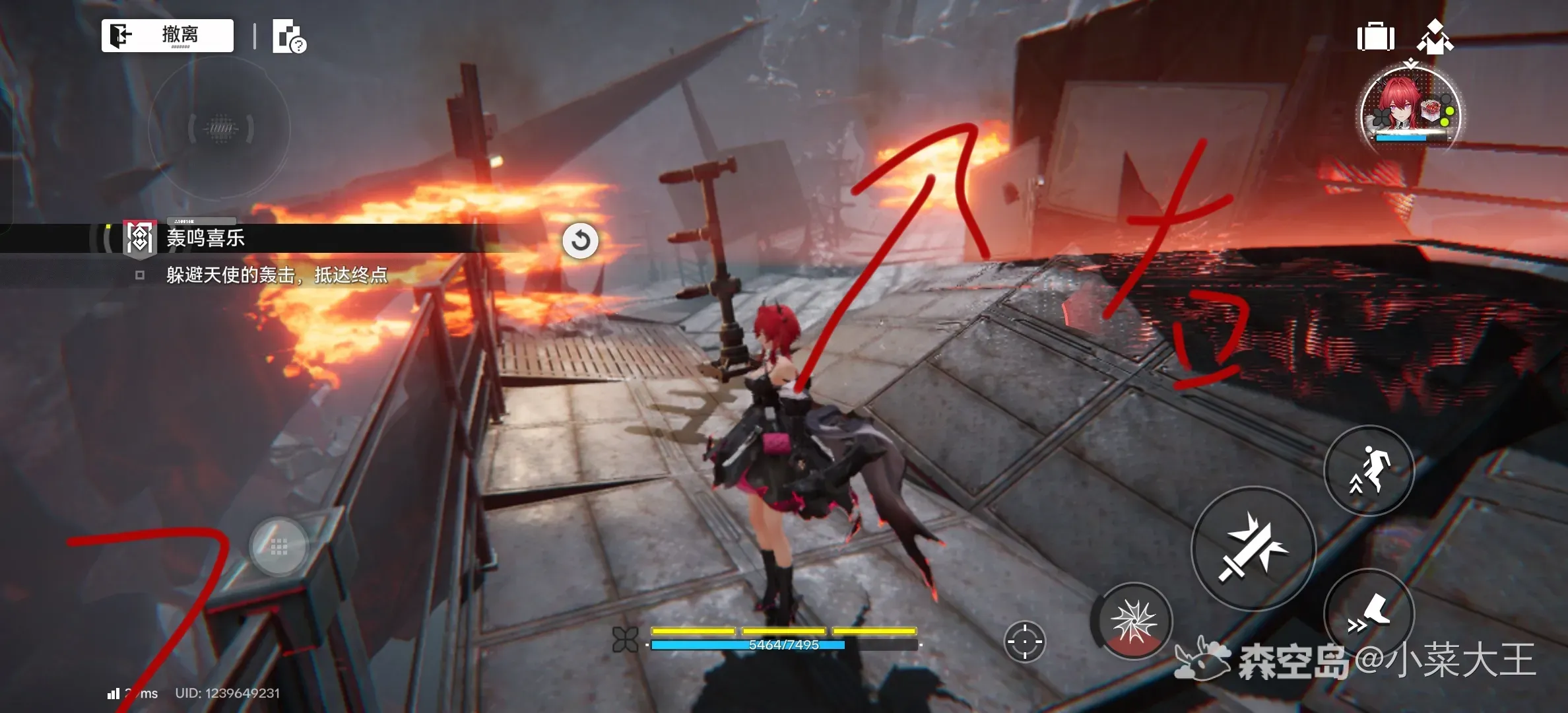Screen dimensions: 1568x713
Task: Open the briefcase inventory icon
Action: pos(1375,37)
